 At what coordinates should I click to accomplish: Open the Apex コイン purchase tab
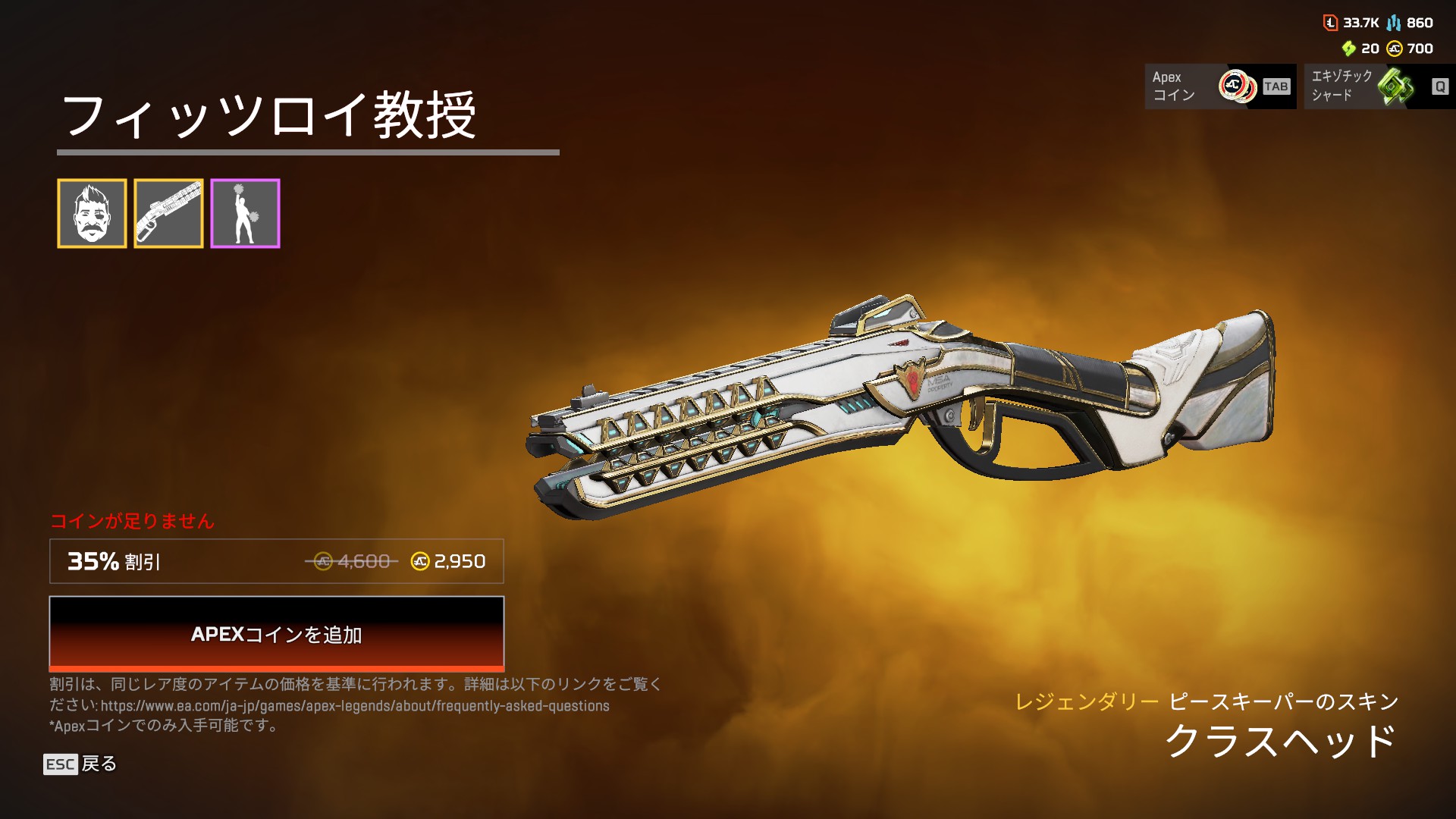tap(1219, 86)
